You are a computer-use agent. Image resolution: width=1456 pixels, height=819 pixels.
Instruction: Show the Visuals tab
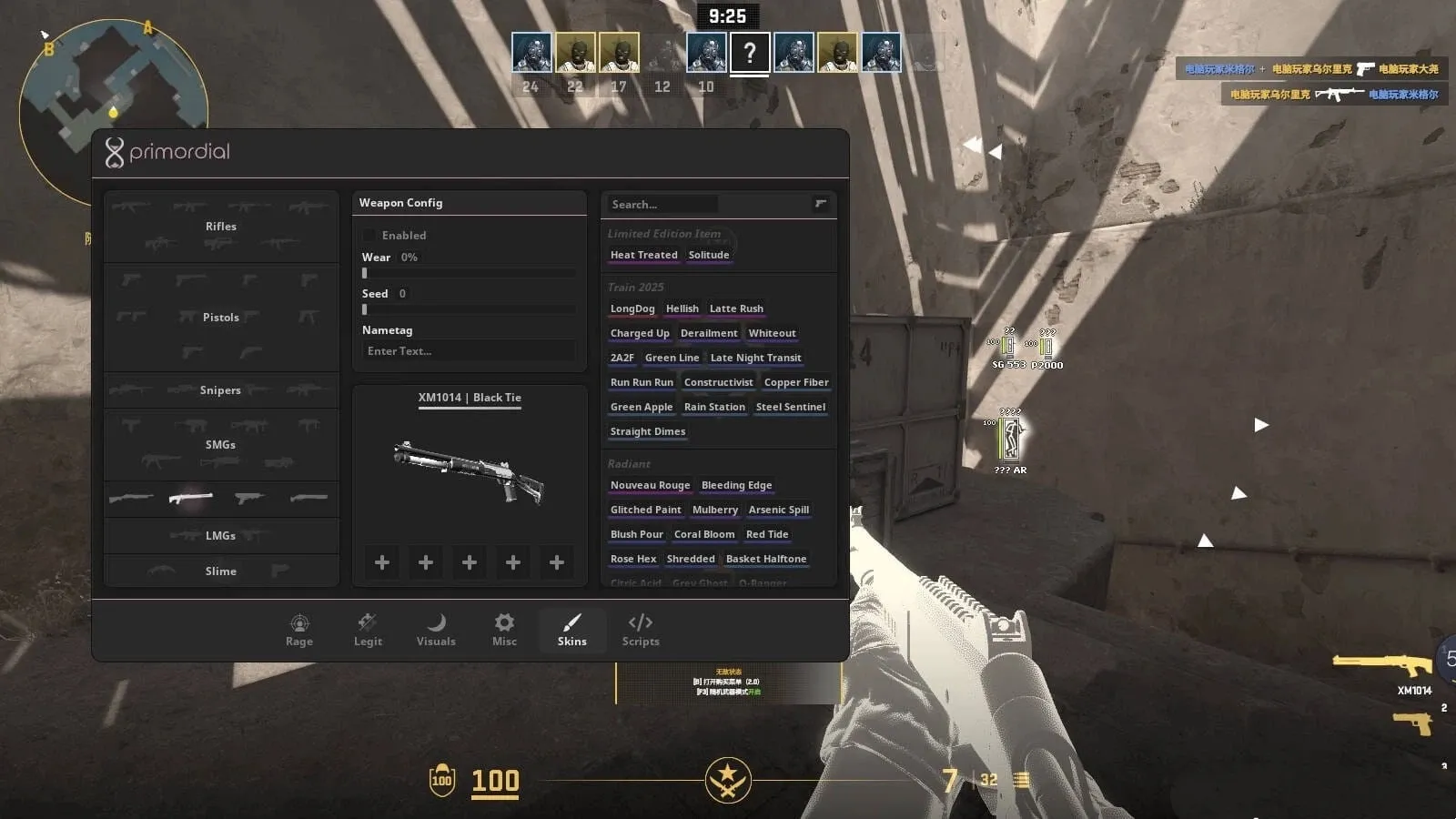(436, 630)
